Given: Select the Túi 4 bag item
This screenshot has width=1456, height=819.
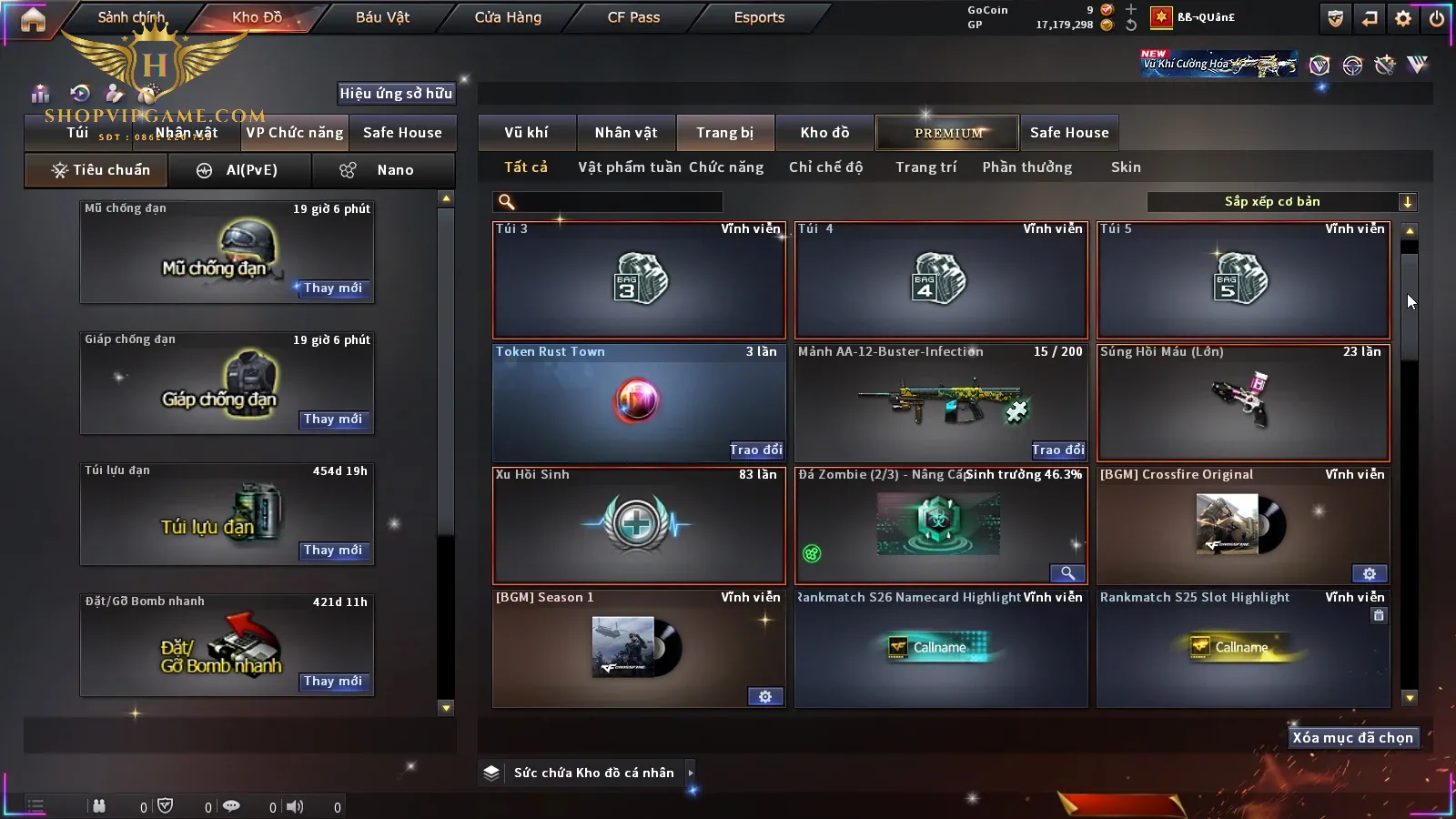Looking at the screenshot, I should pos(941,280).
